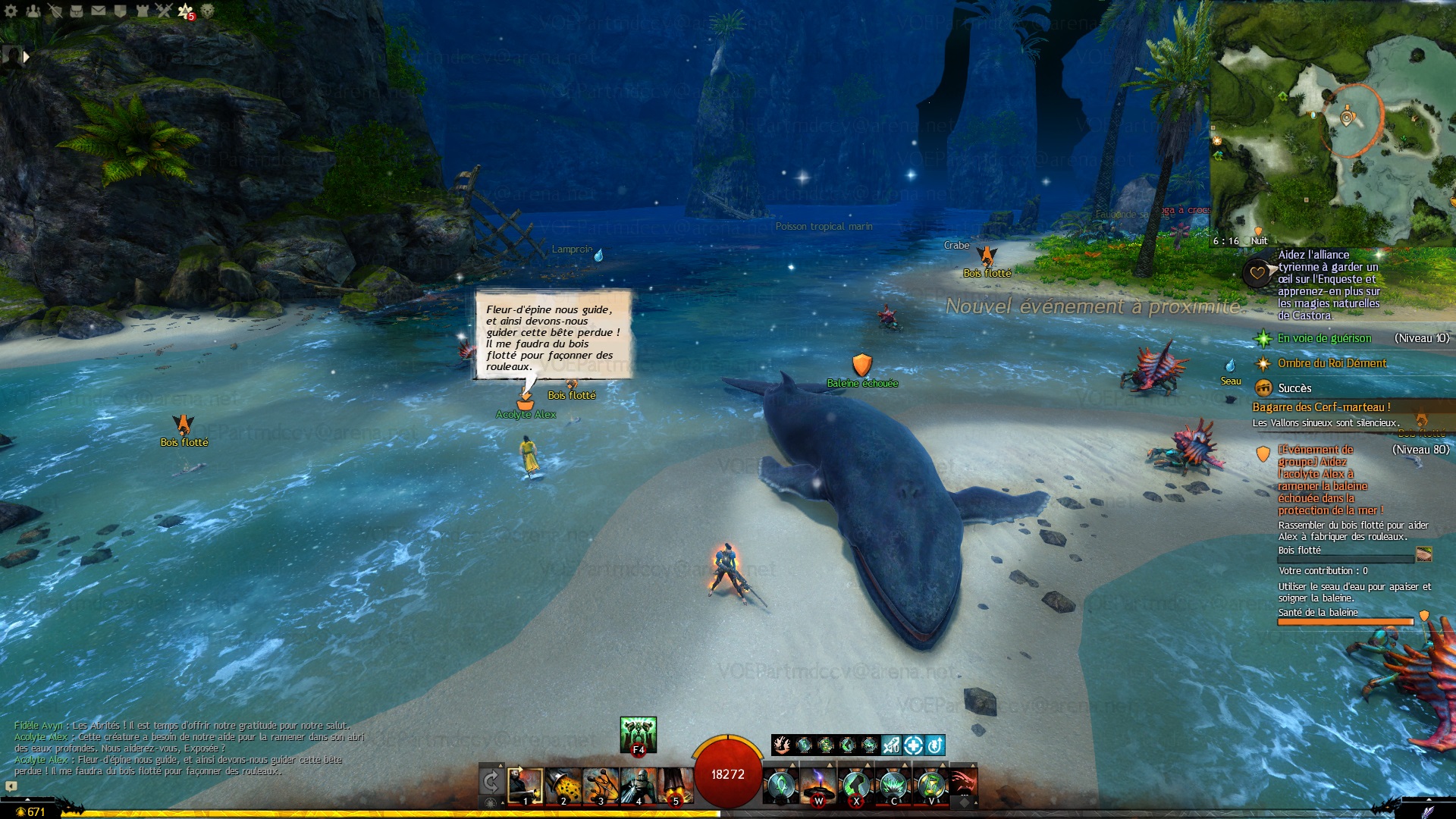Check the mail envelope icon
The height and width of the screenshot is (819, 1456).
[99, 11]
